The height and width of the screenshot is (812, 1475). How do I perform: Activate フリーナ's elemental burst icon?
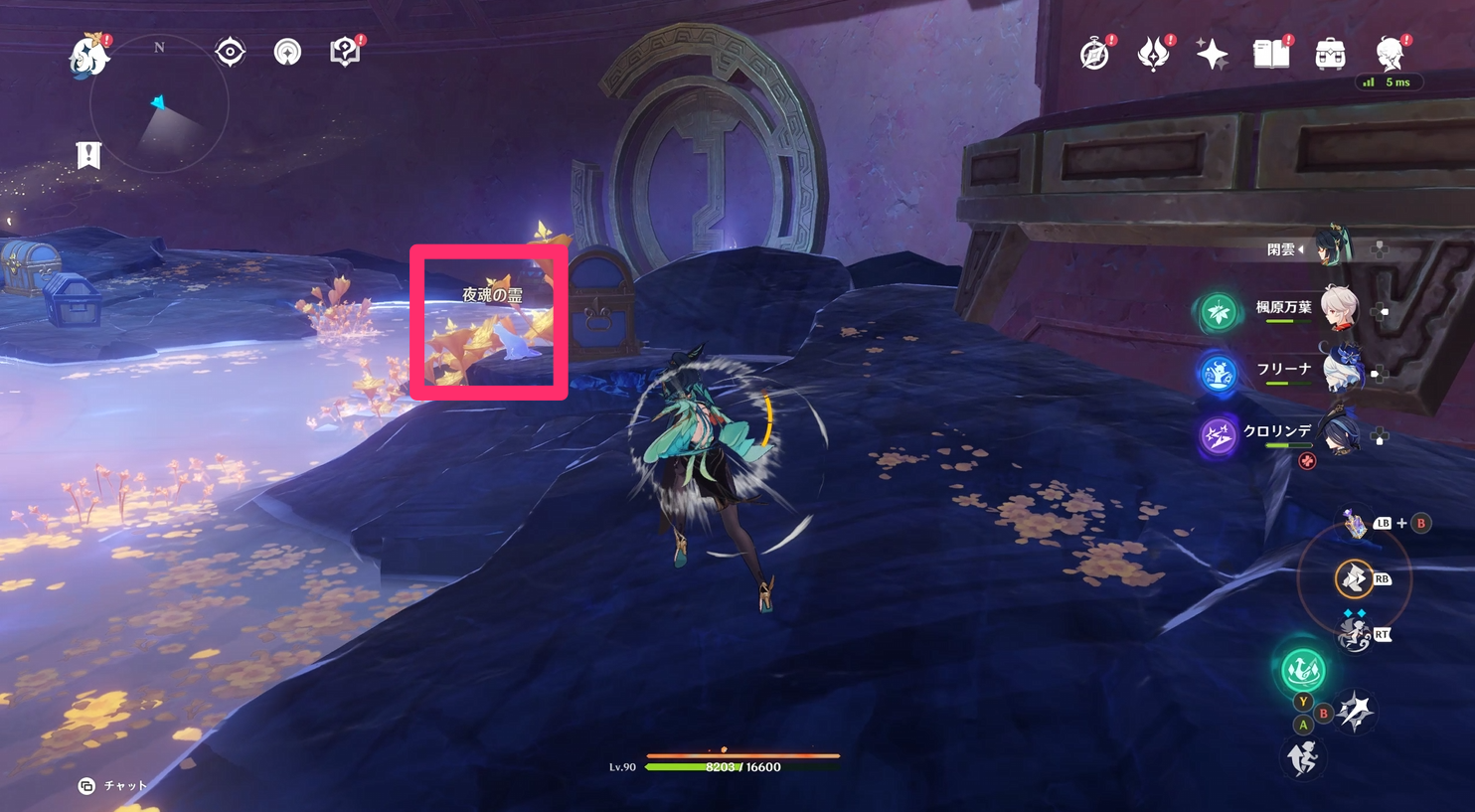click(x=1219, y=371)
